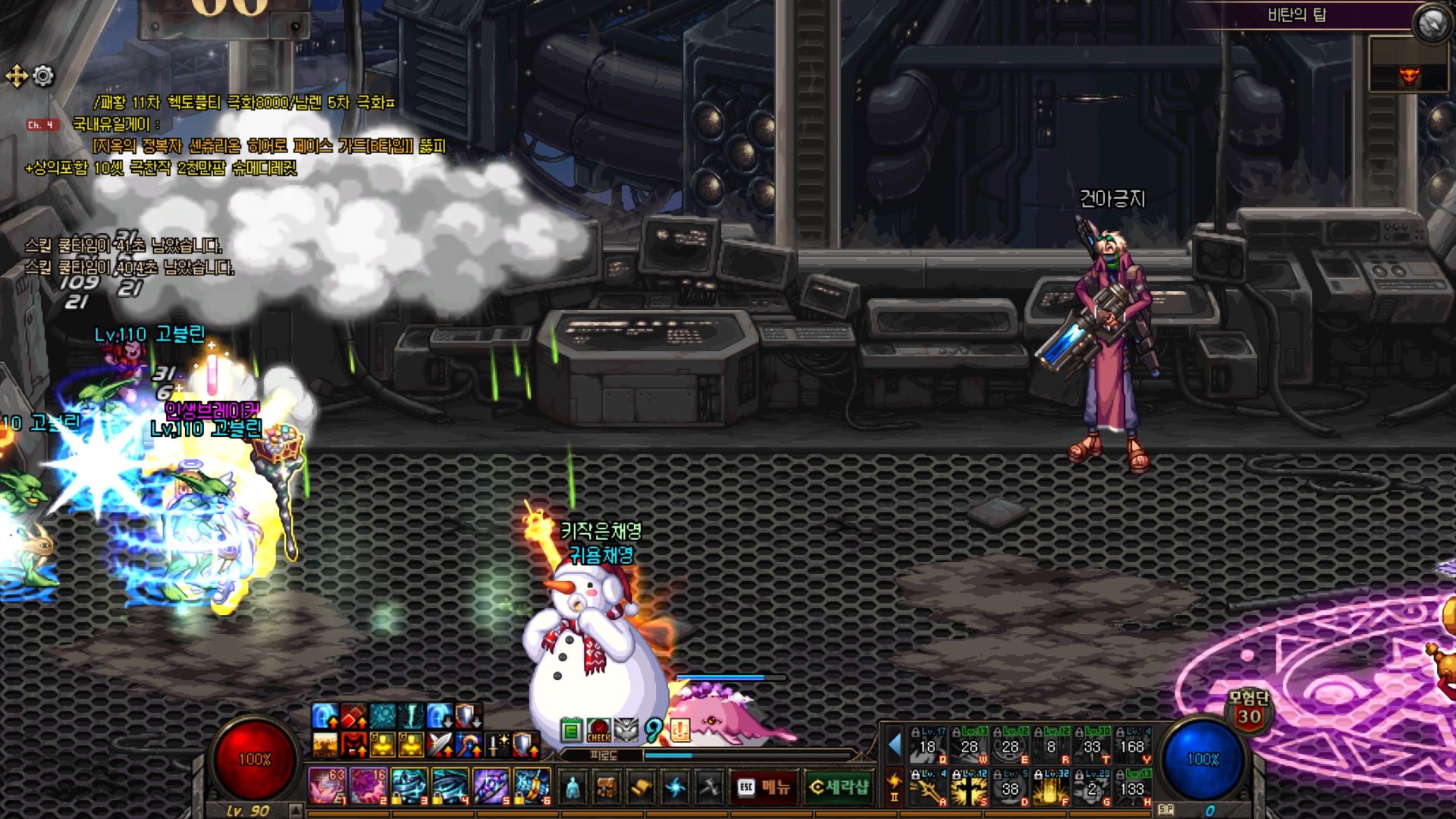The height and width of the screenshot is (819, 1456).
Task: Open the green calendar event icon
Action: (572, 730)
